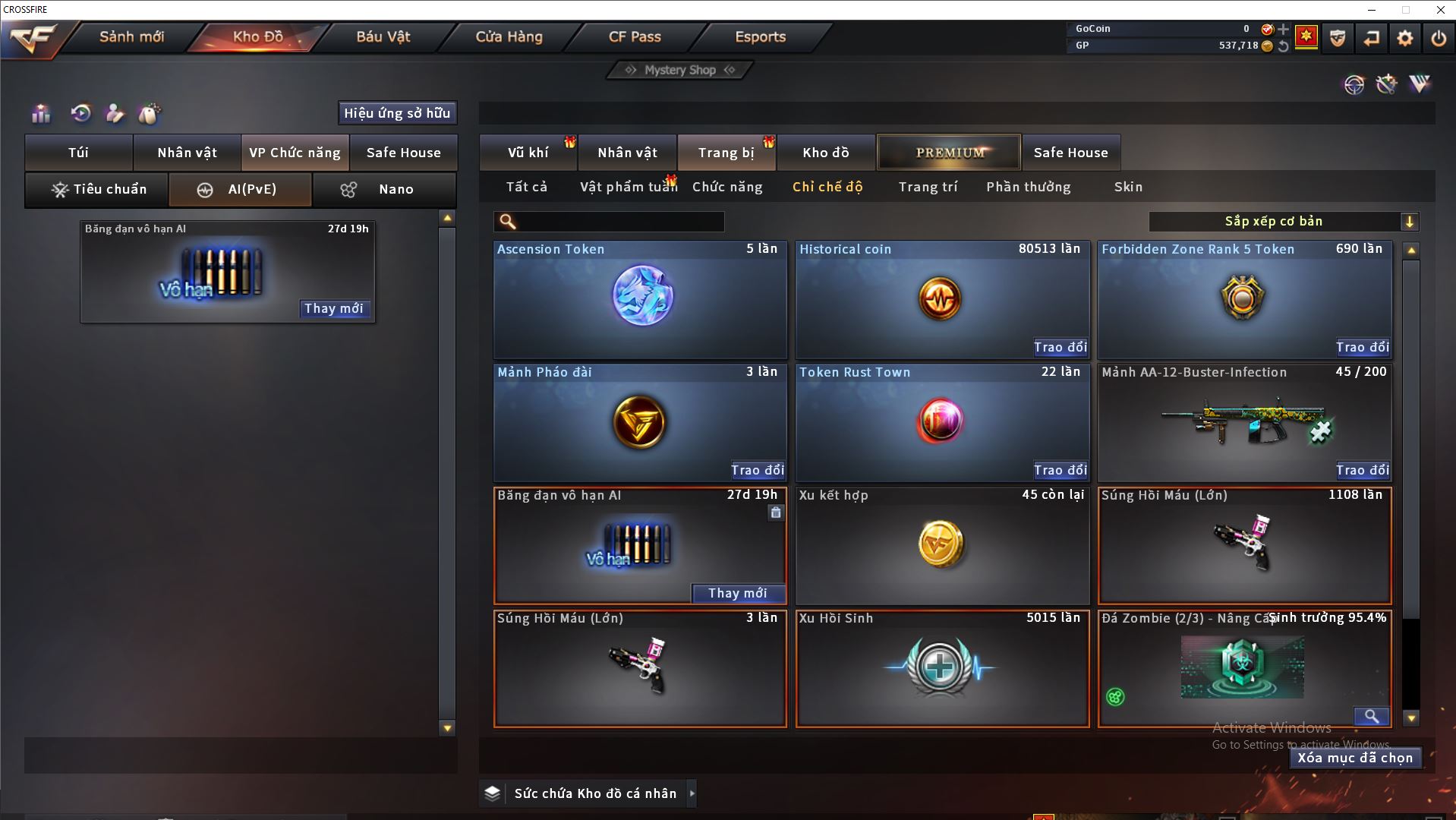The width and height of the screenshot is (1456, 820).
Task: Open the Mystery Shop banner
Action: pyautogui.click(x=679, y=71)
